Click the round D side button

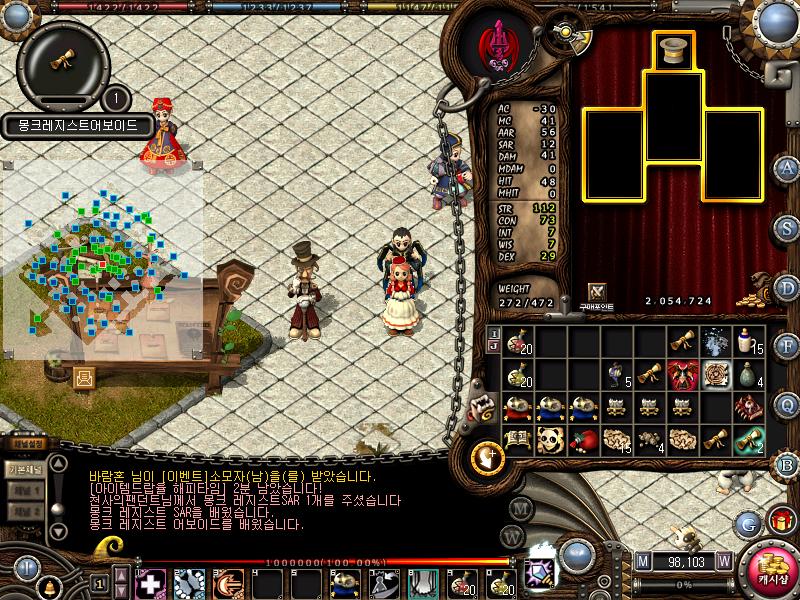pos(787,287)
